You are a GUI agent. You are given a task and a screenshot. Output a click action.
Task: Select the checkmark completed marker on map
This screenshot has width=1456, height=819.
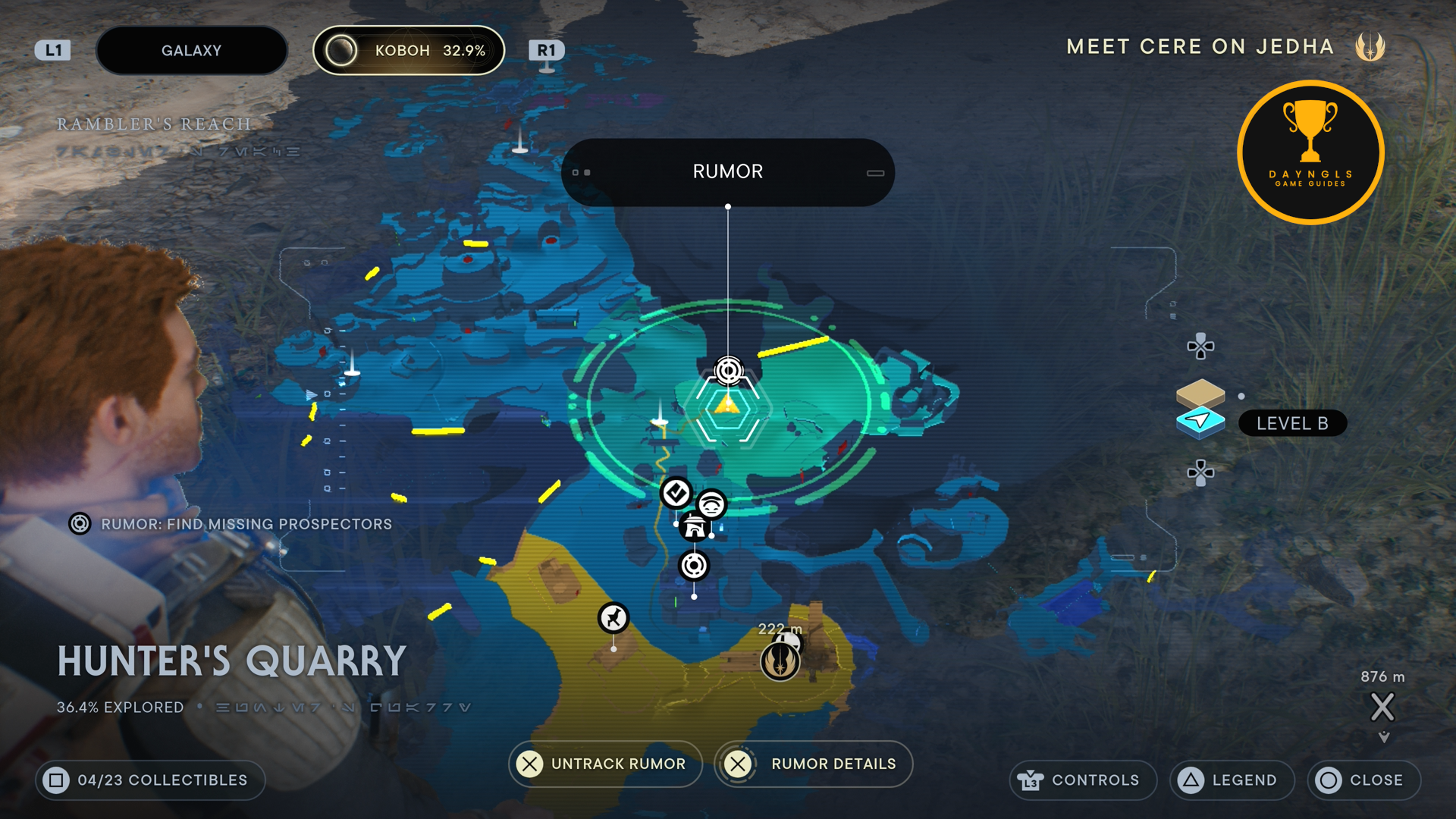[x=676, y=493]
